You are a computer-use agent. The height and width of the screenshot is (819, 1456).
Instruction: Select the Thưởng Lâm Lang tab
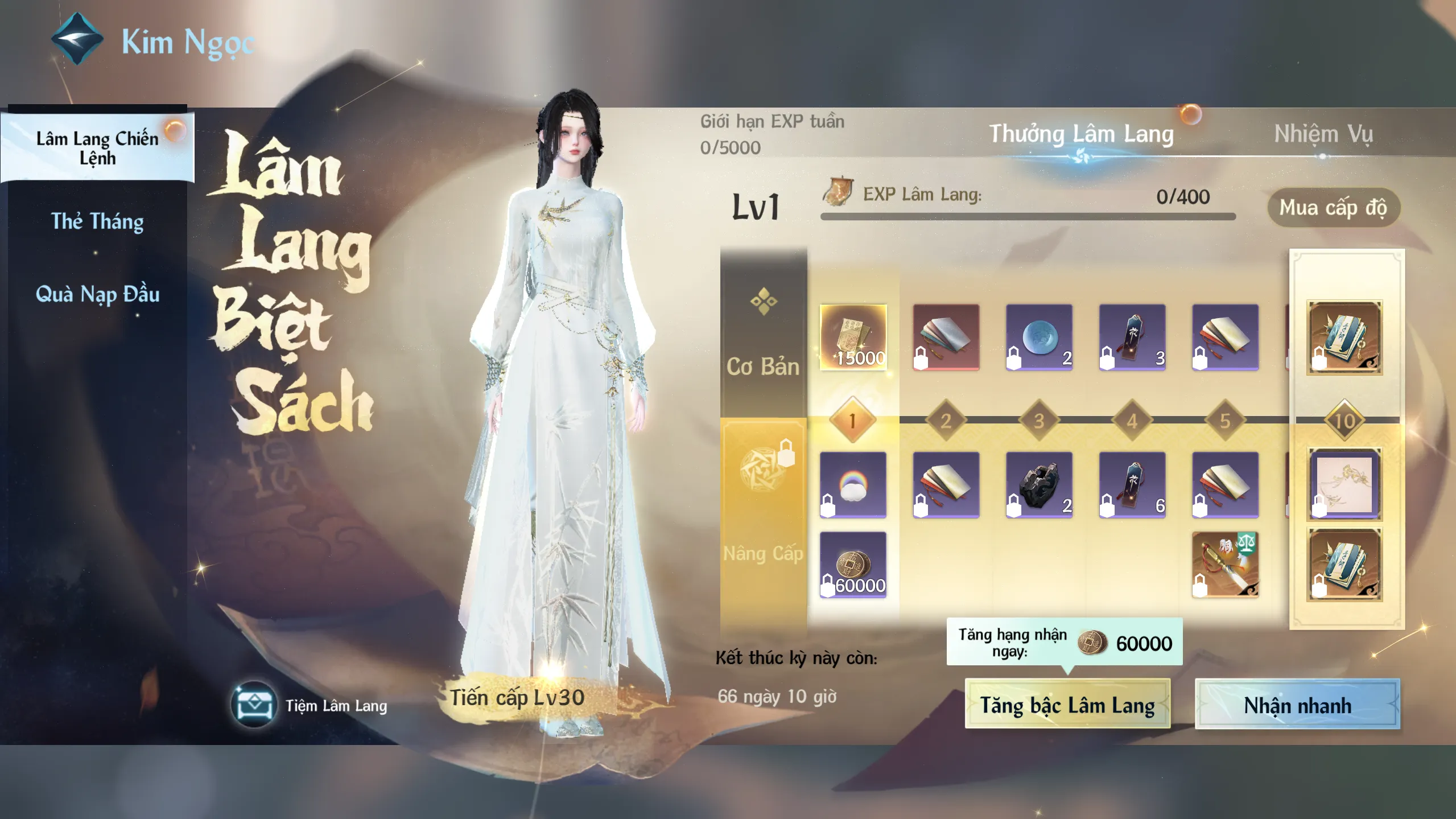(1081, 135)
